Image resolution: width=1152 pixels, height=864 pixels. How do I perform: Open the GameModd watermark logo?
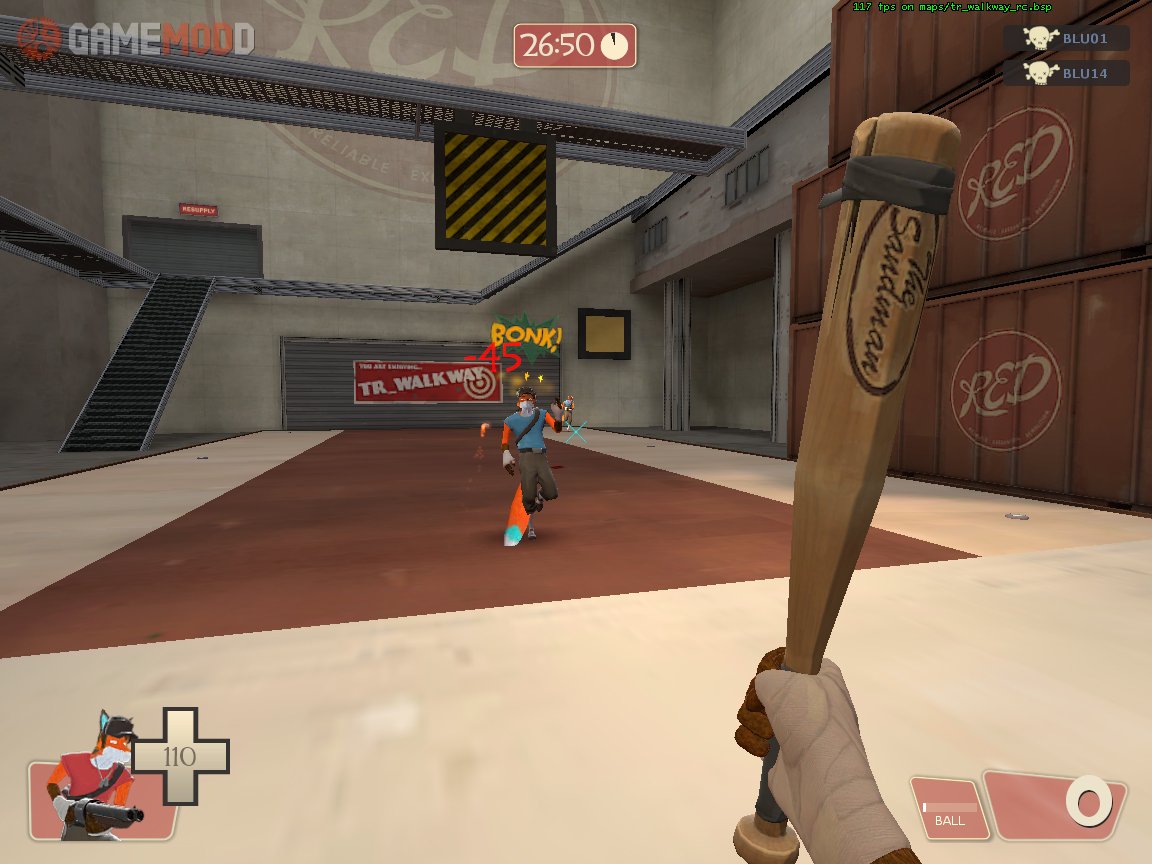point(136,38)
